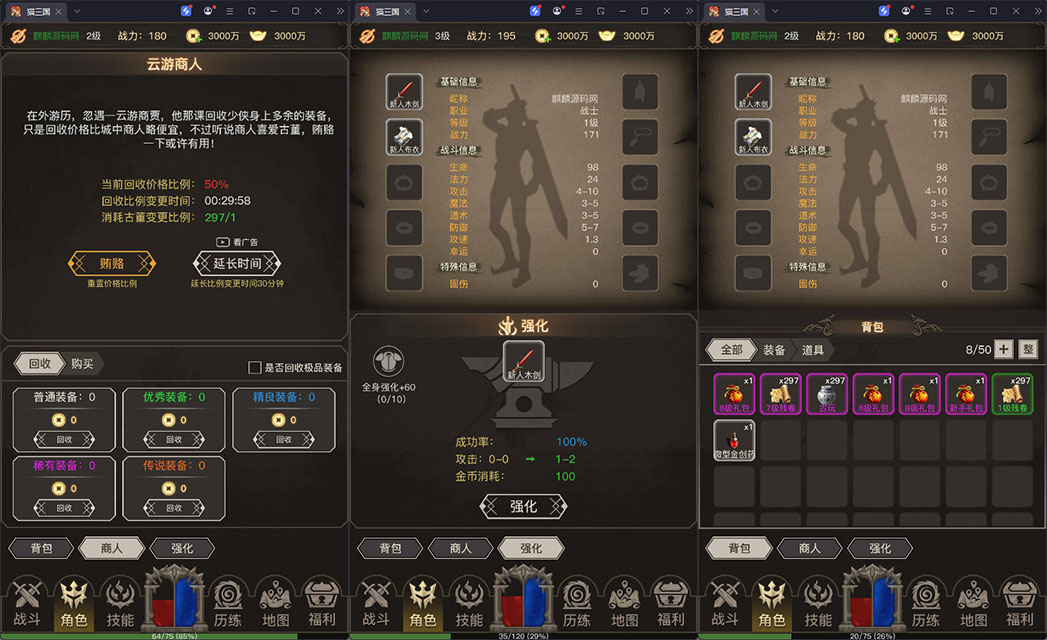
Task: Select the 7级残卷 scroll item
Action: tap(782, 394)
